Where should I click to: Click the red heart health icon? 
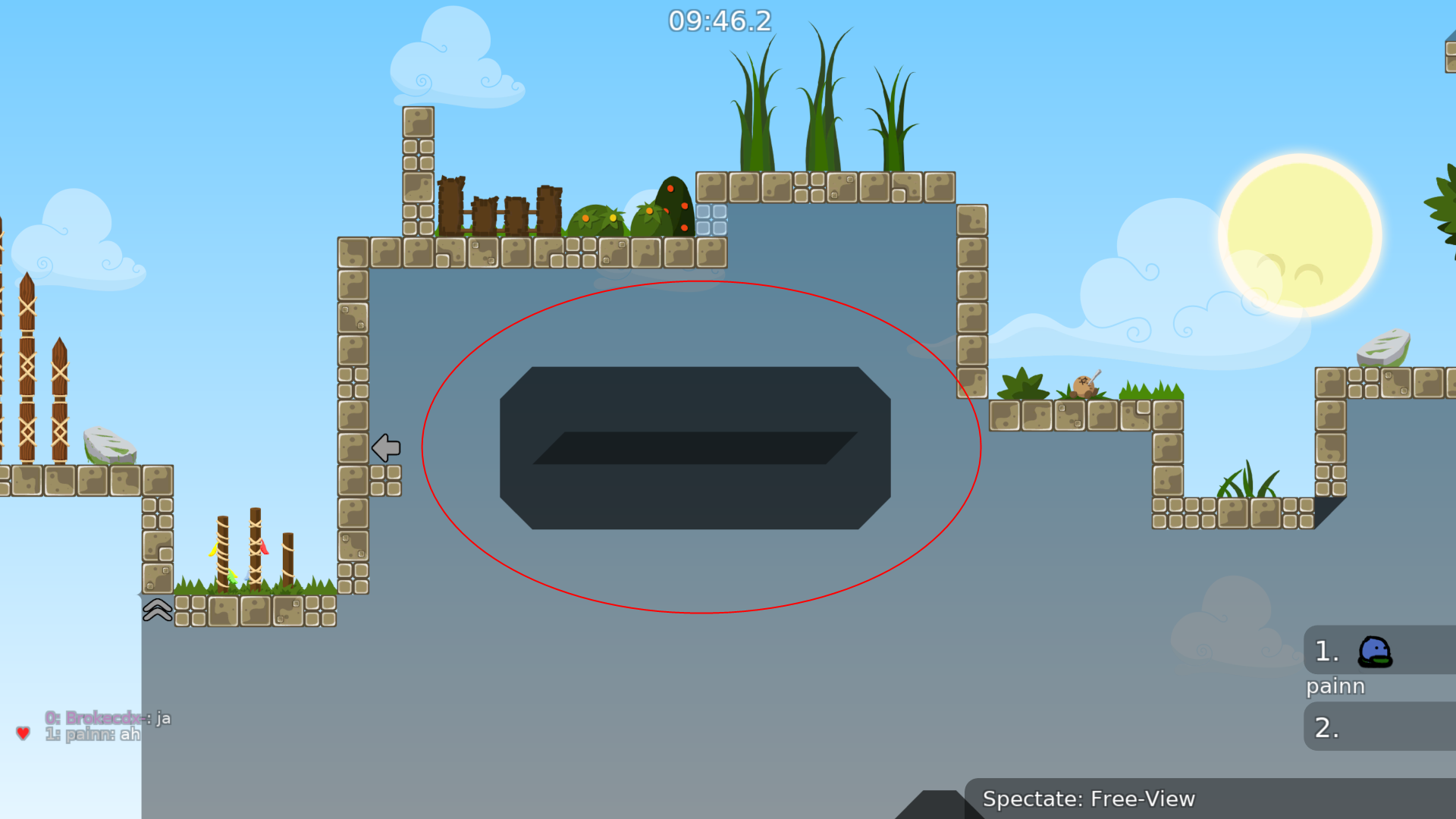pos(22,733)
